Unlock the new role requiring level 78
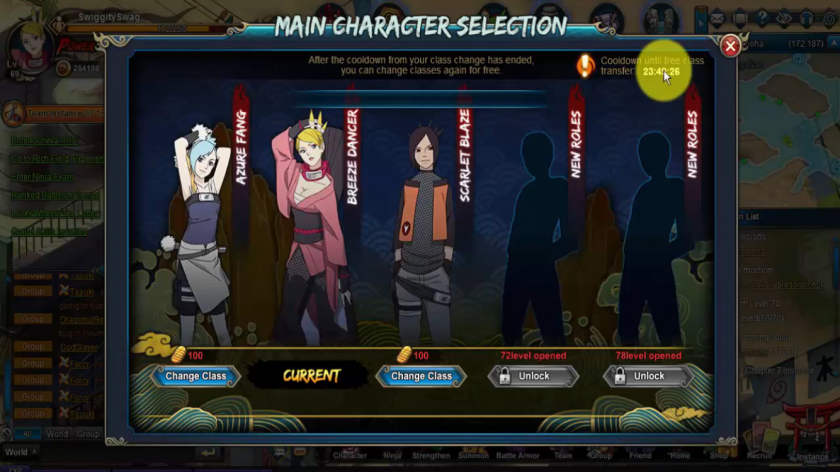 [648, 376]
